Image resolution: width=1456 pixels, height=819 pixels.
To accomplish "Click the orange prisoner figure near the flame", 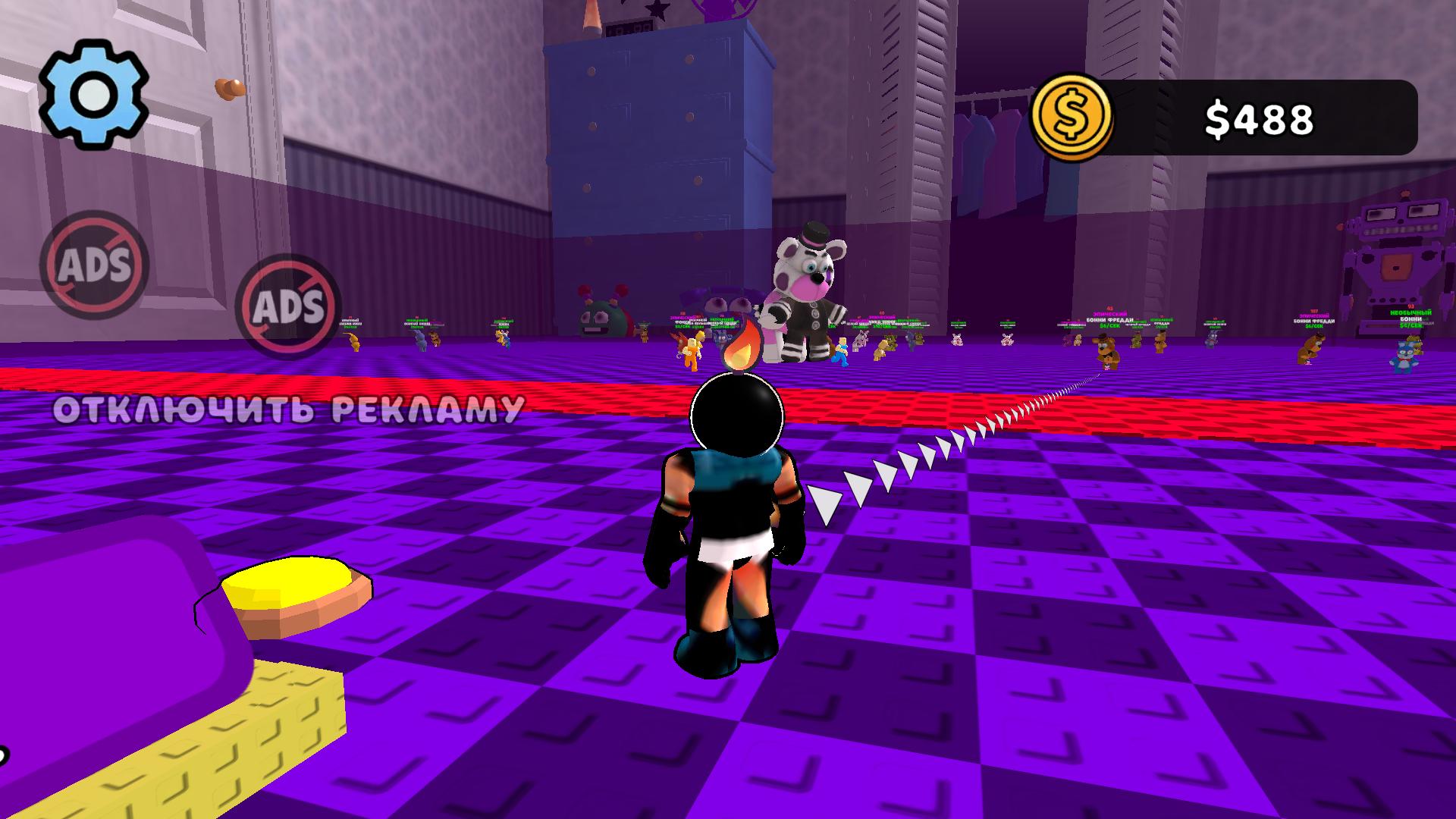I will pyautogui.click(x=691, y=350).
